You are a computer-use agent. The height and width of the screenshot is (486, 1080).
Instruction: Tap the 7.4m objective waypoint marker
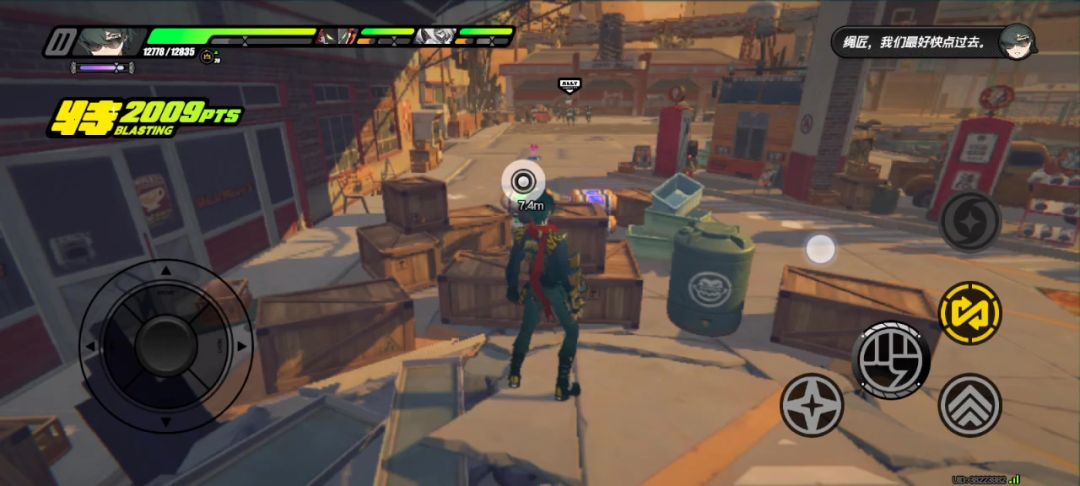click(x=523, y=181)
